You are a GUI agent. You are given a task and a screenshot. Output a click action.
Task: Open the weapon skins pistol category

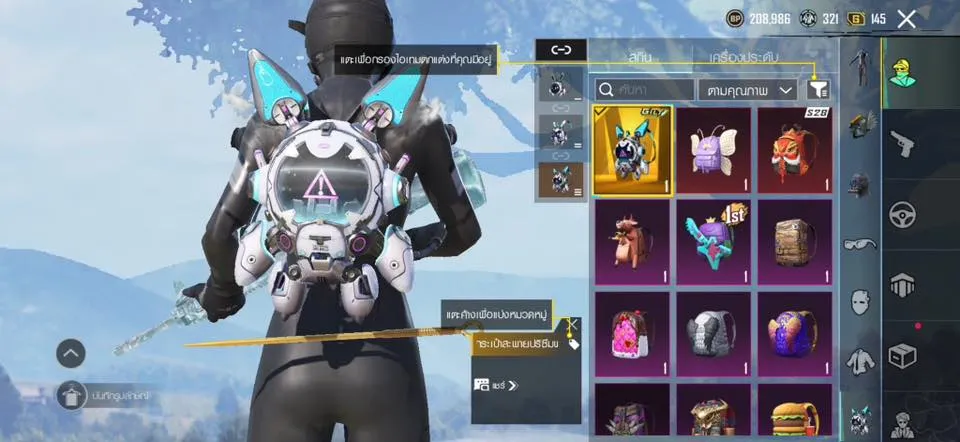click(905, 144)
